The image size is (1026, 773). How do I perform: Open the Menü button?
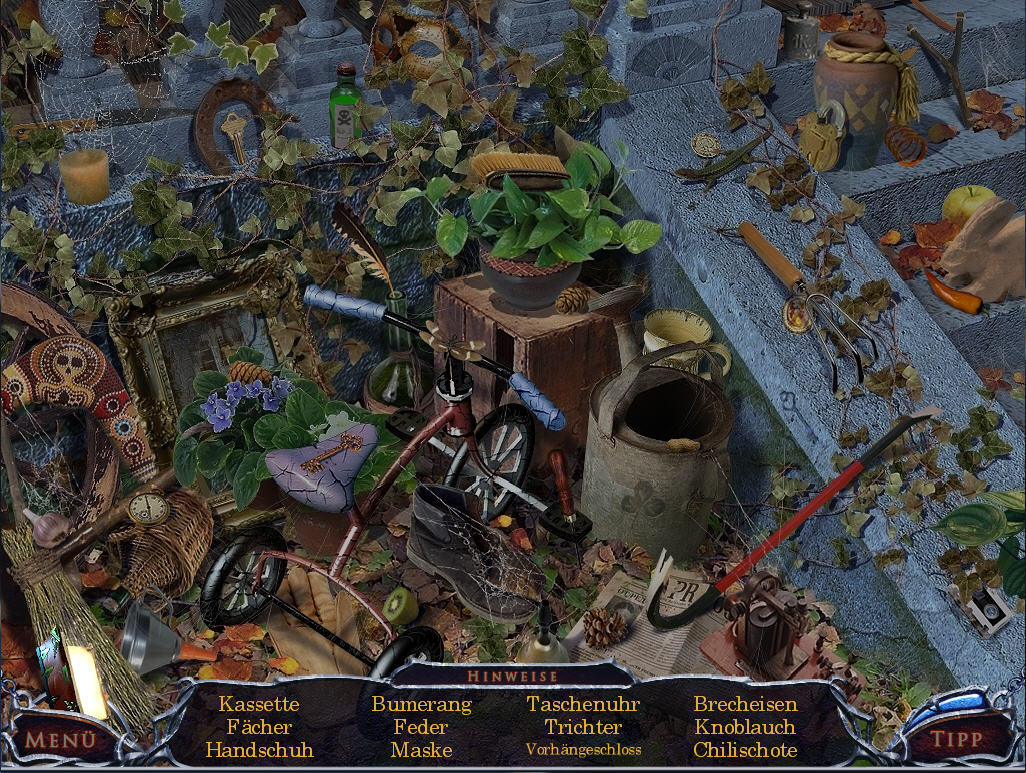[x=60, y=740]
